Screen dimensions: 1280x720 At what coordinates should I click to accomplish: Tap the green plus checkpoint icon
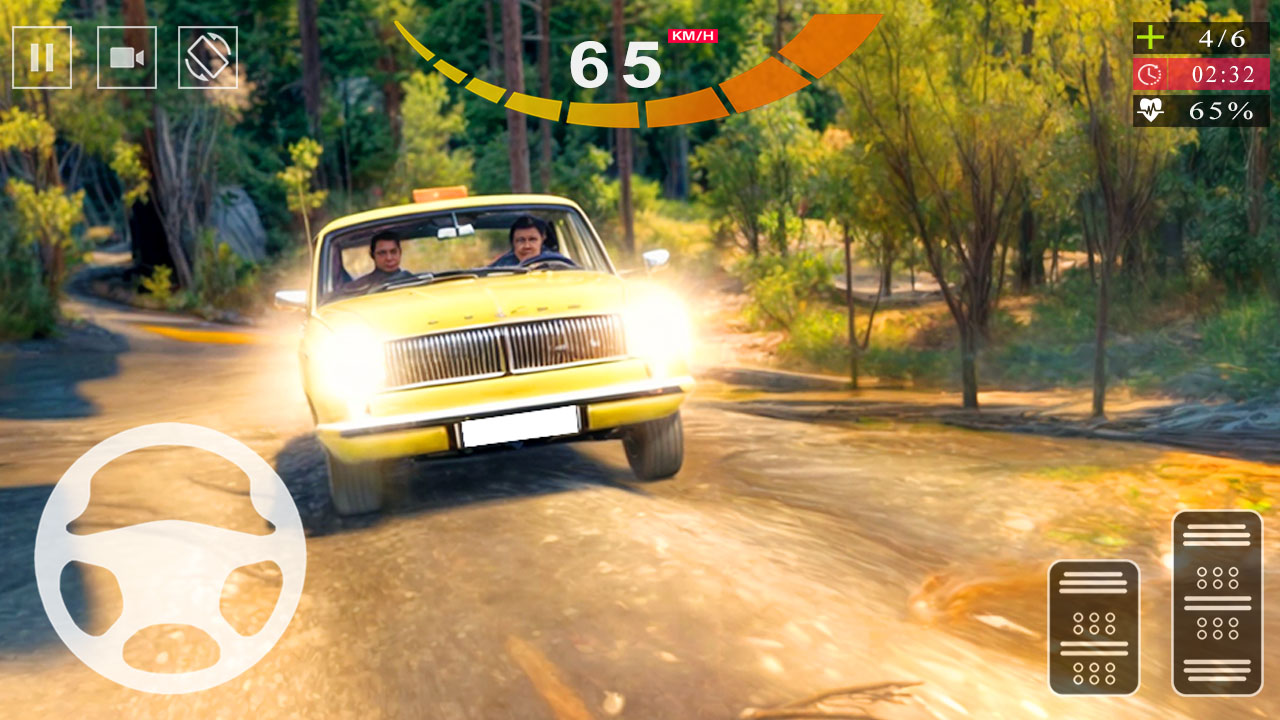click(1150, 40)
